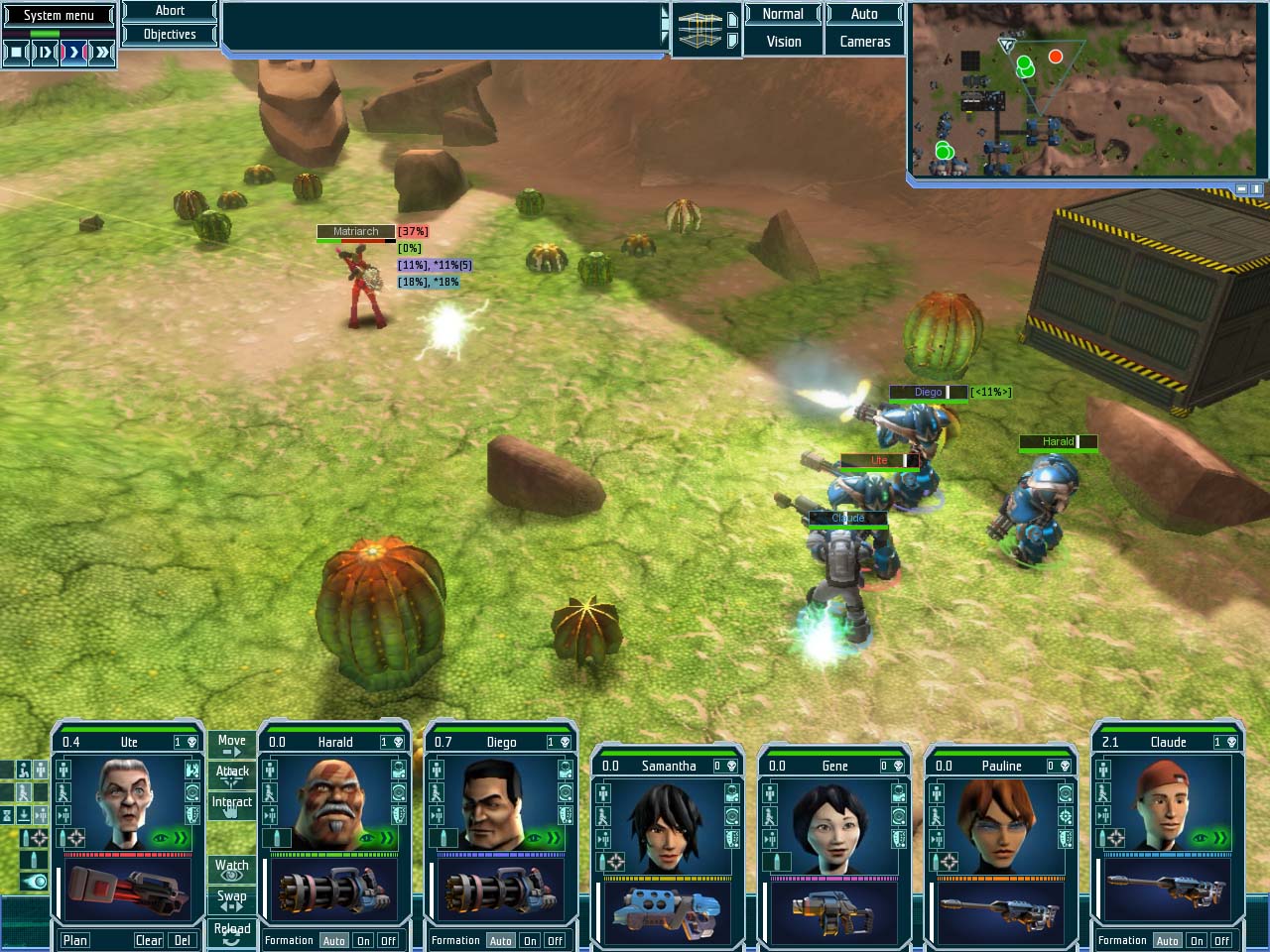Clear Ute's planned orders
The image size is (1270, 952).
[149, 940]
